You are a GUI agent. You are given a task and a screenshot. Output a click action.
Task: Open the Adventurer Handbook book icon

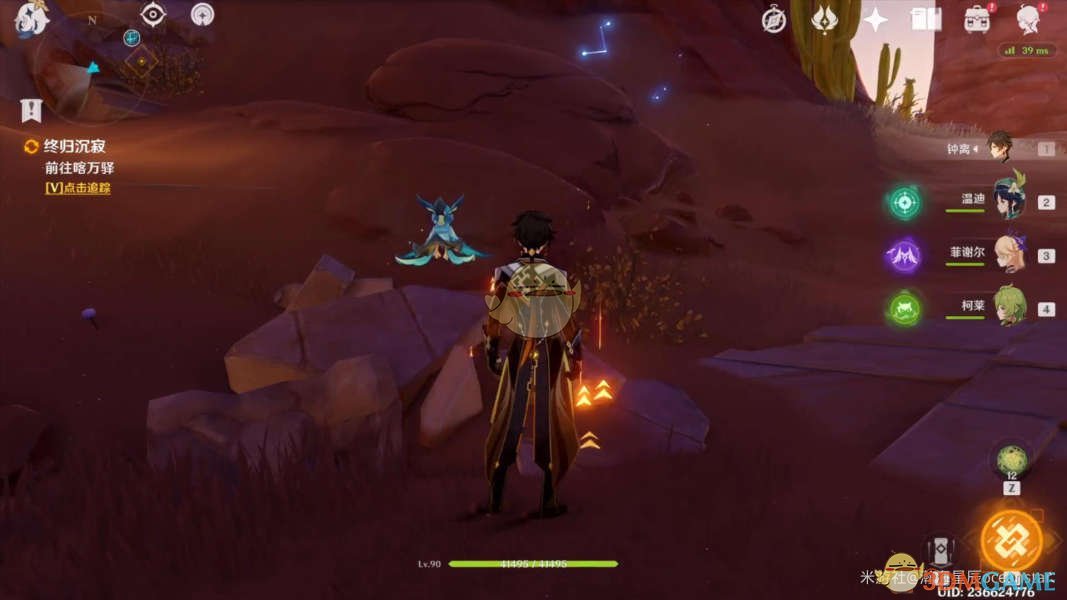coord(926,19)
